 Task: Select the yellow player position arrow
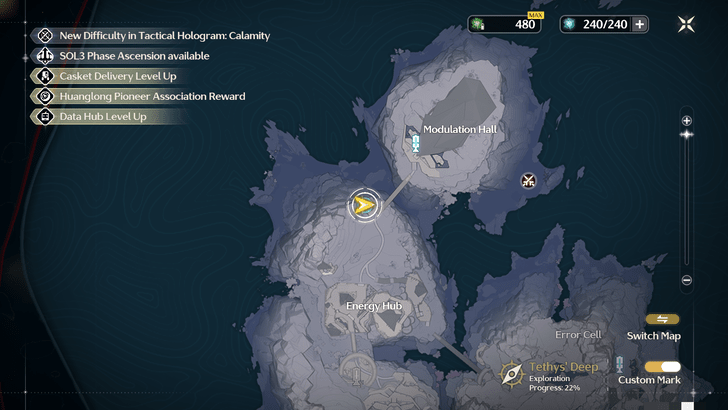click(x=365, y=205)
